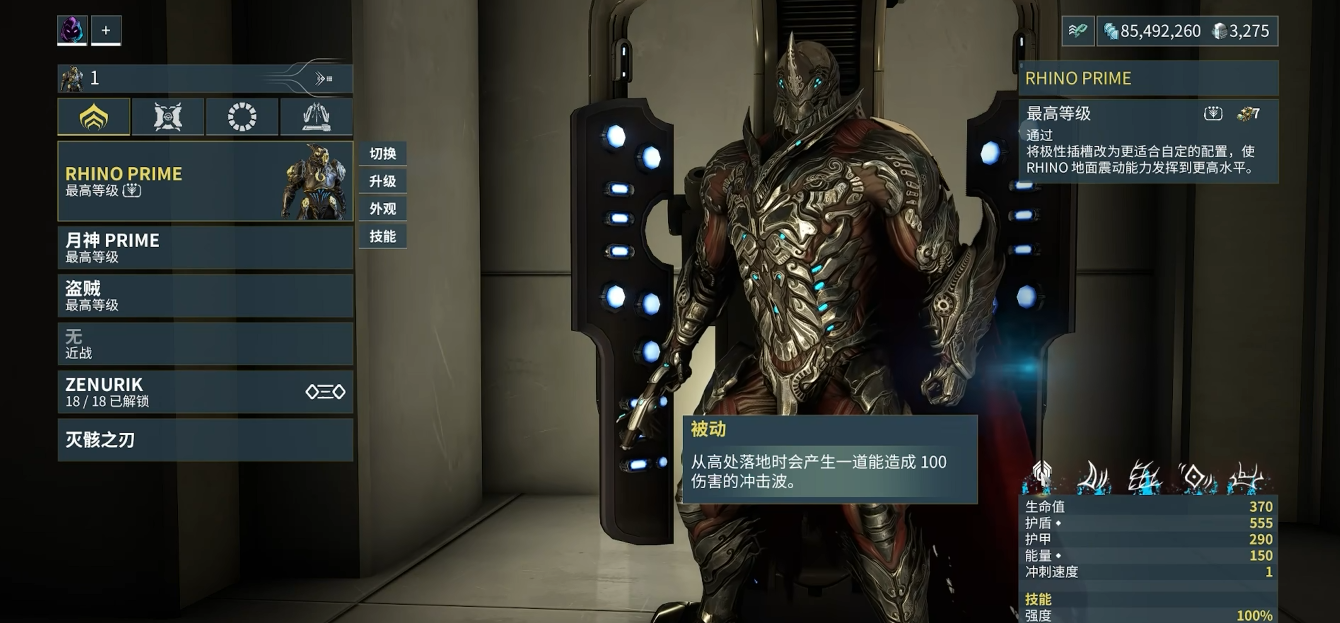Open the 外观 (appearance) menu
This screenshot has height=623, width=1340.
click(x=383, y=209)
